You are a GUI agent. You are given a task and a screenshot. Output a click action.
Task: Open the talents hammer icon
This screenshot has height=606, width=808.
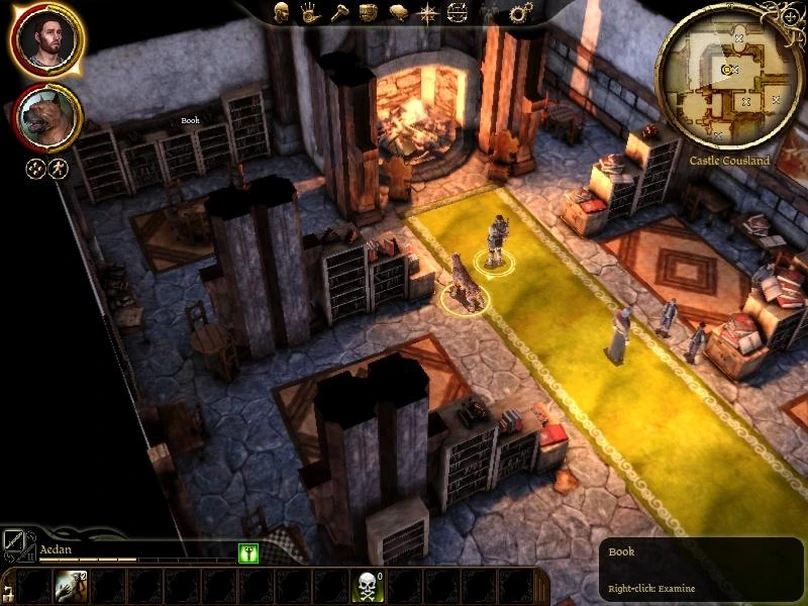339,13
